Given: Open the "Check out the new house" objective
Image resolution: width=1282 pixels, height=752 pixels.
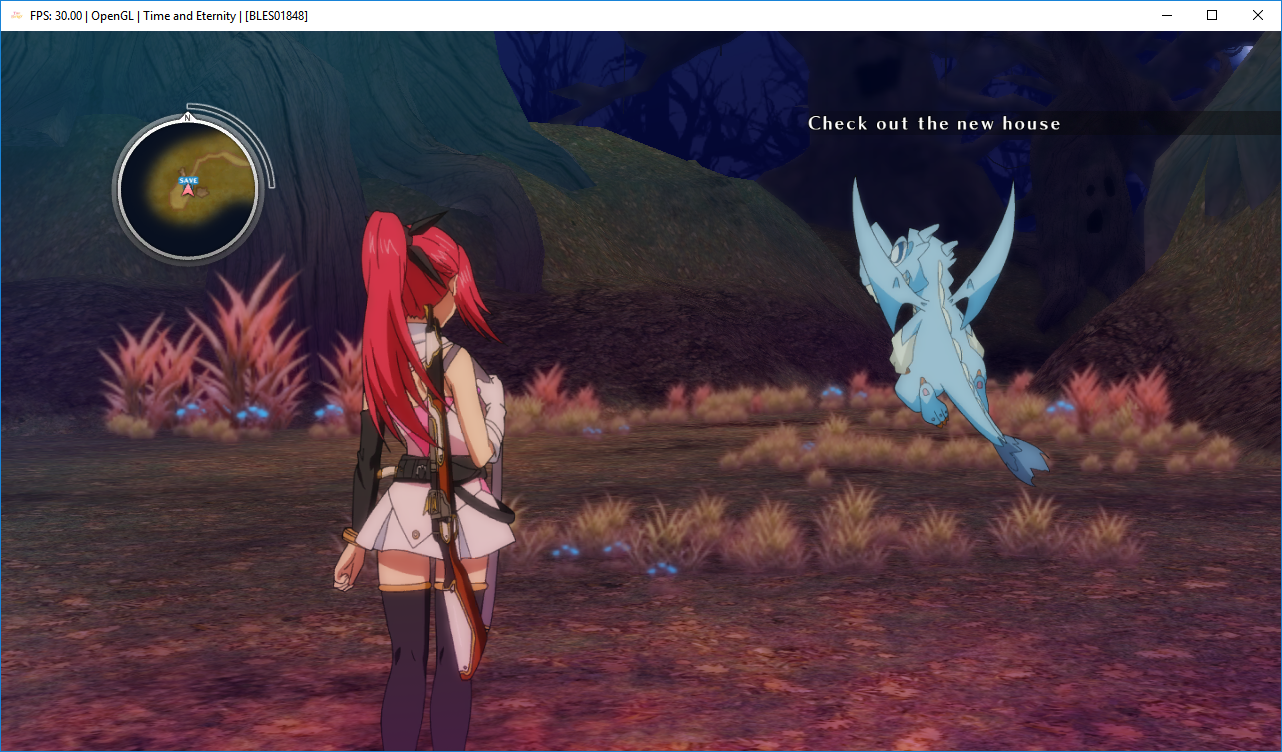Looking at the screenshot, I should 934,123.
